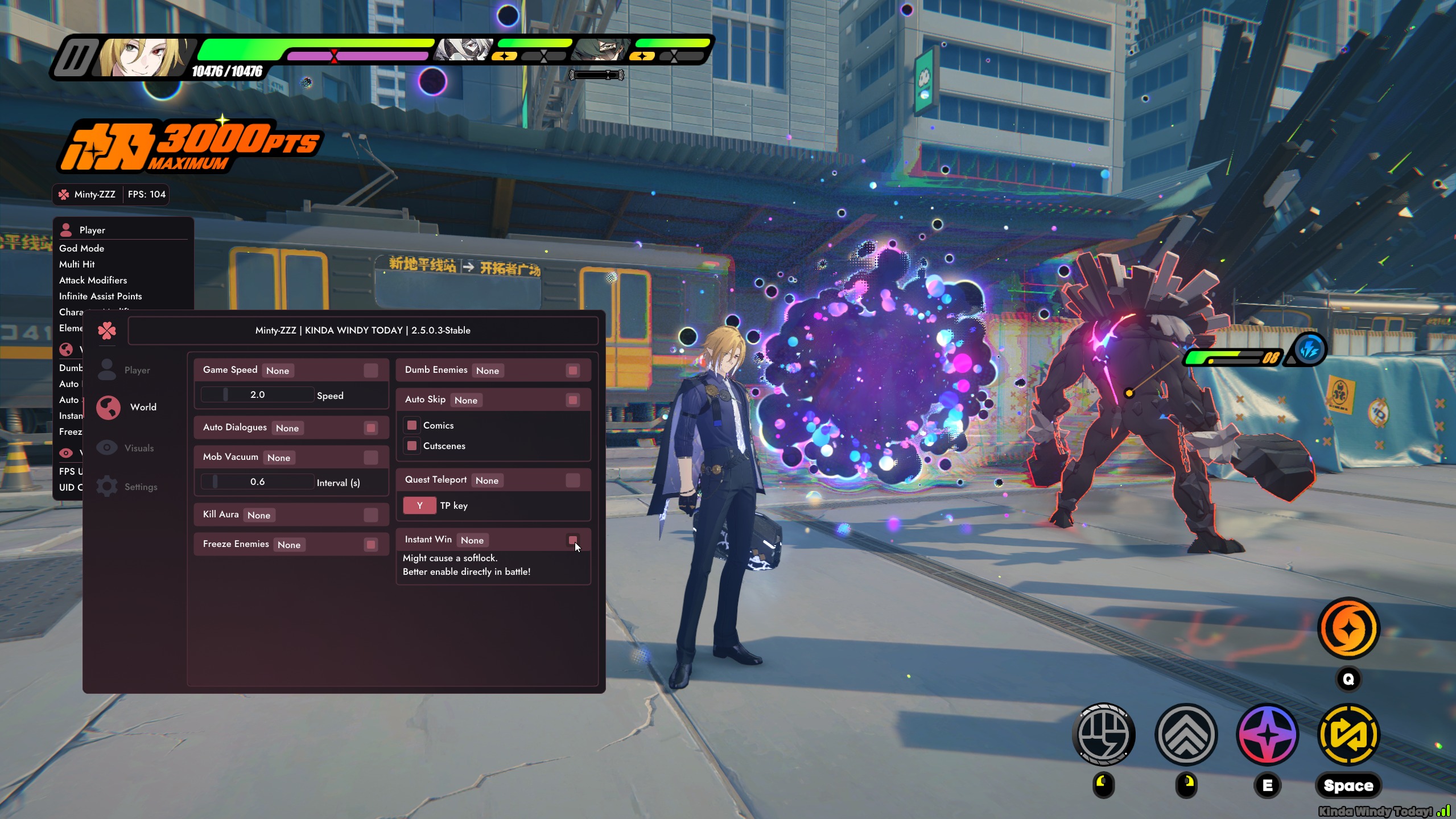Image resolution: width=1456 pixels, height=819 pixels.
Task: Tick the Cutscenes skip option
Action: coord(412,446)
